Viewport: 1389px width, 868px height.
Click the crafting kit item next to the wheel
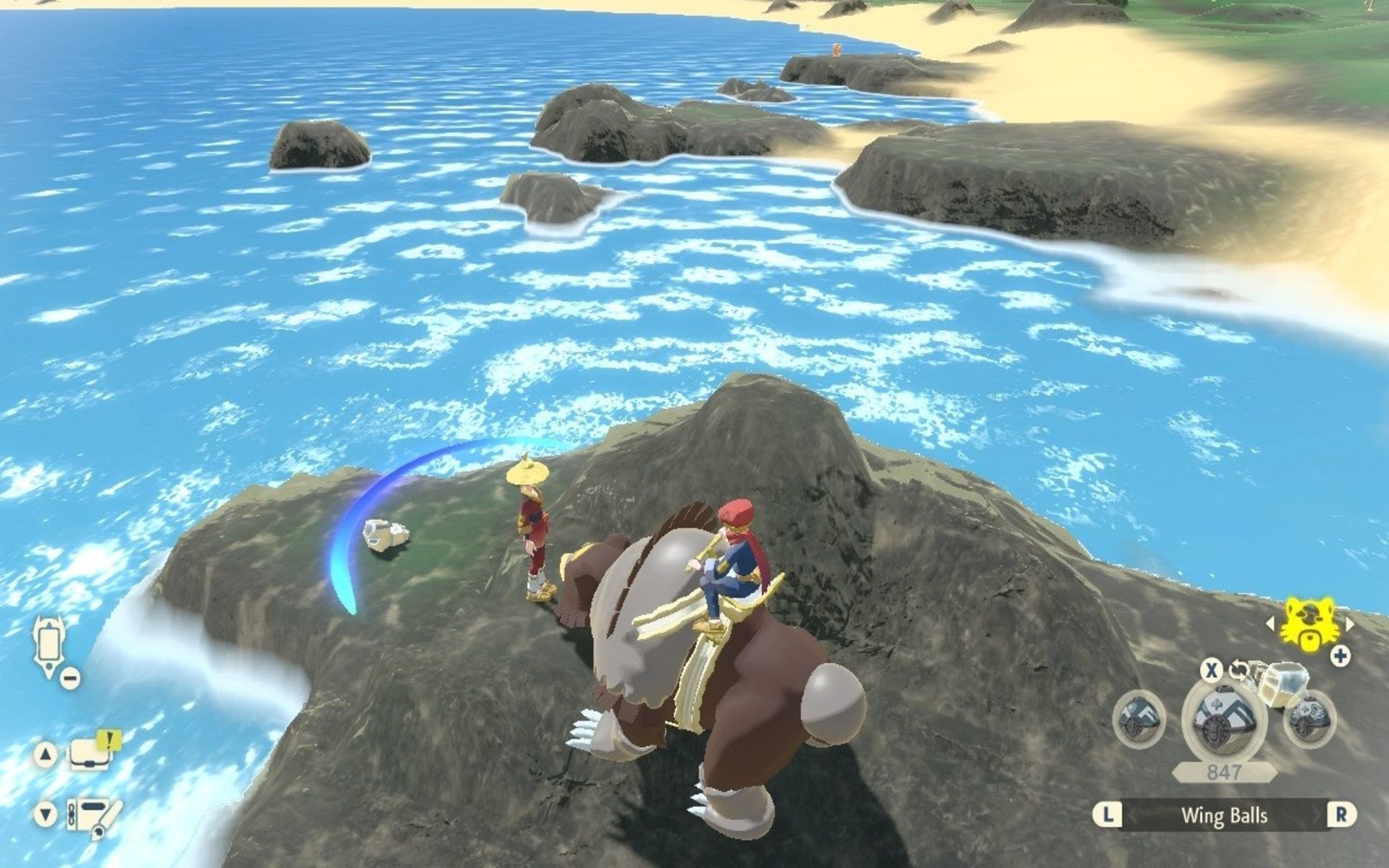click(x=1286, y=685)
